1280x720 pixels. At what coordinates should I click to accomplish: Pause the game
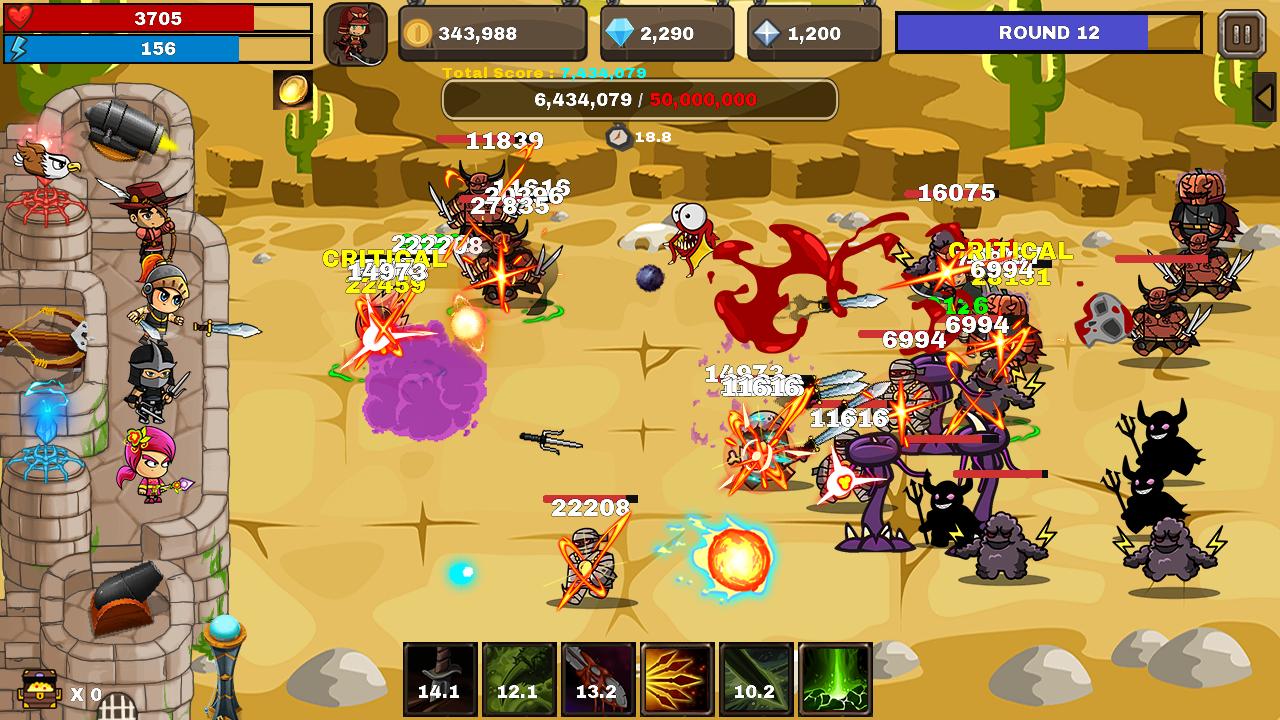coord(1241,34)
